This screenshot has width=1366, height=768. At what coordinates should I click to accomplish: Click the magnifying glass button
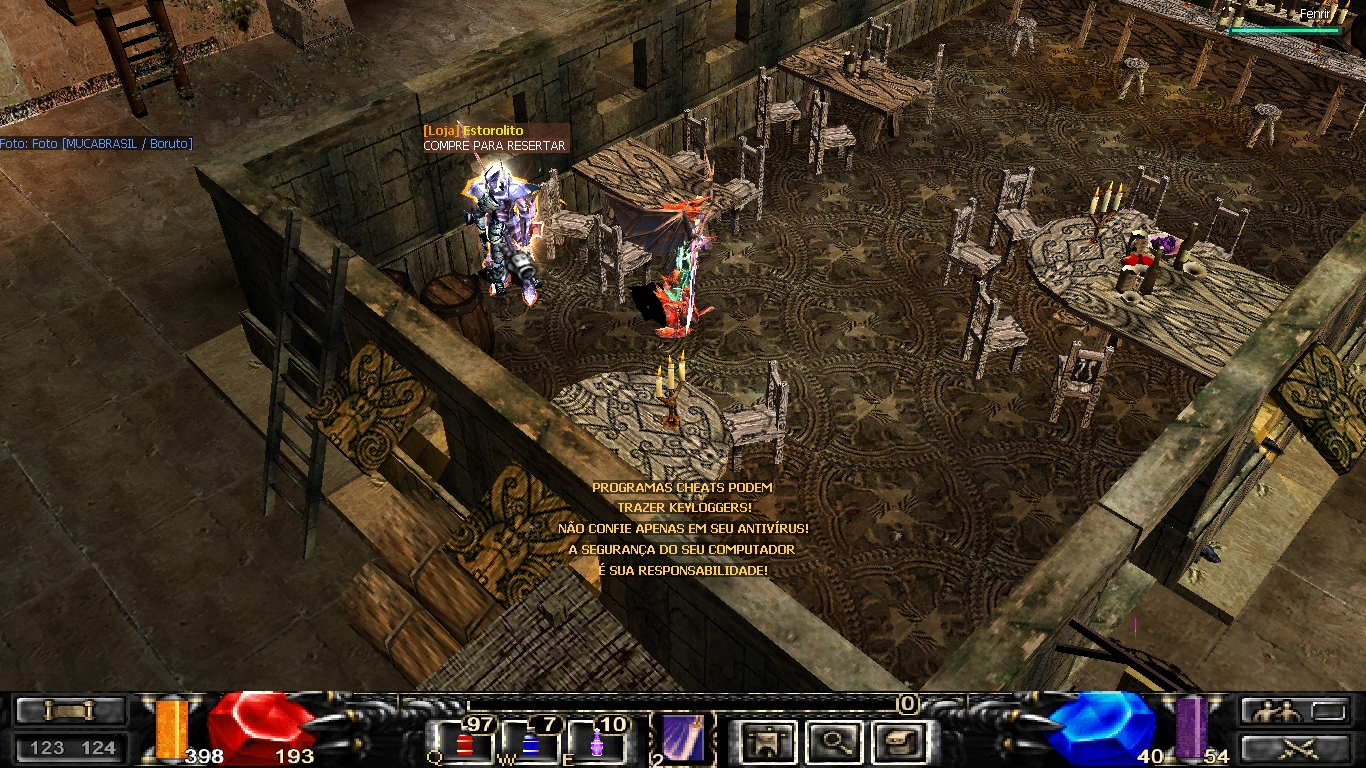pyautogui.click(x=833, y=742)
